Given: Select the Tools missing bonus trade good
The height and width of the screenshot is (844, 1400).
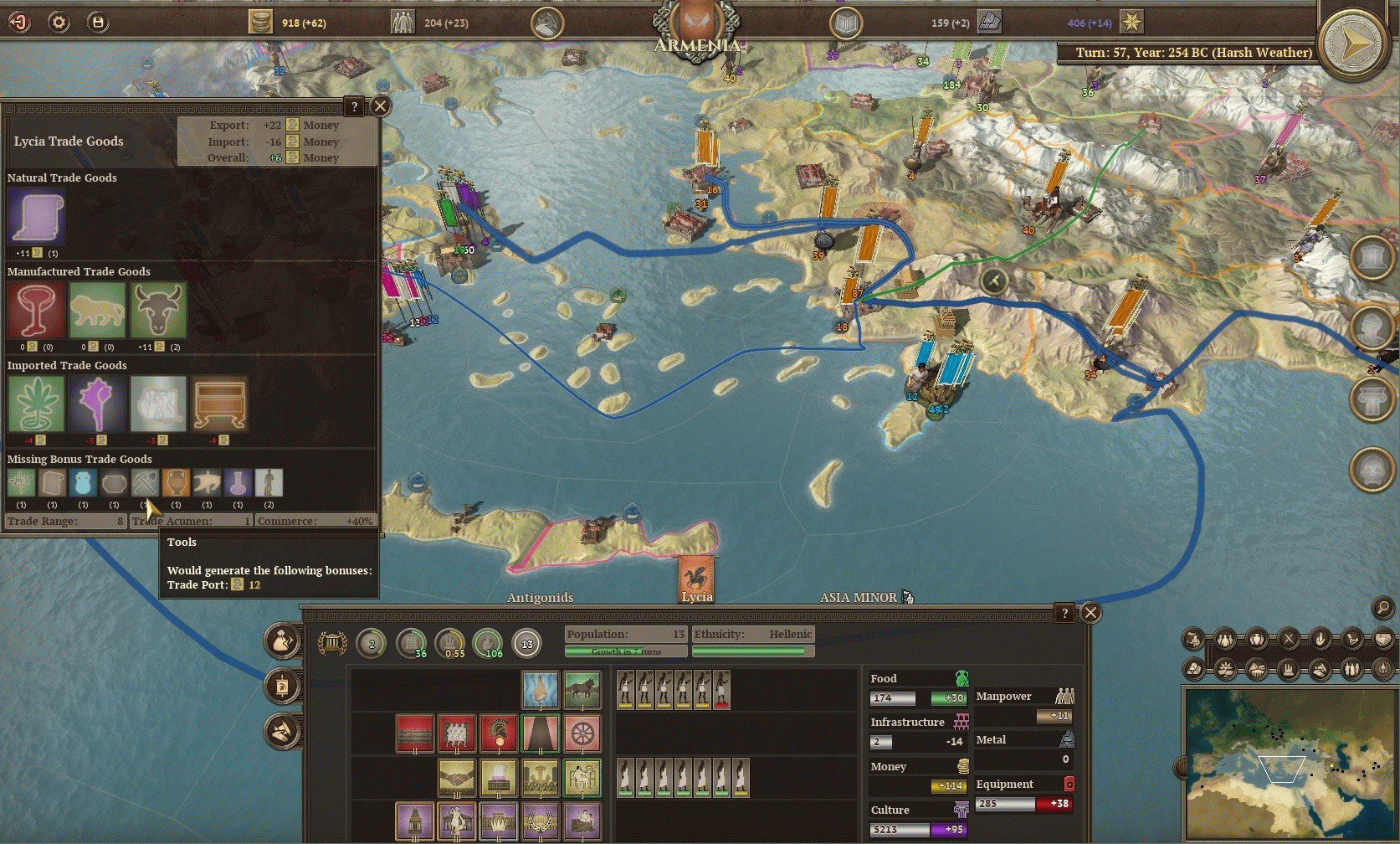Looking at the screenshot, I should [x=145, y=483].
